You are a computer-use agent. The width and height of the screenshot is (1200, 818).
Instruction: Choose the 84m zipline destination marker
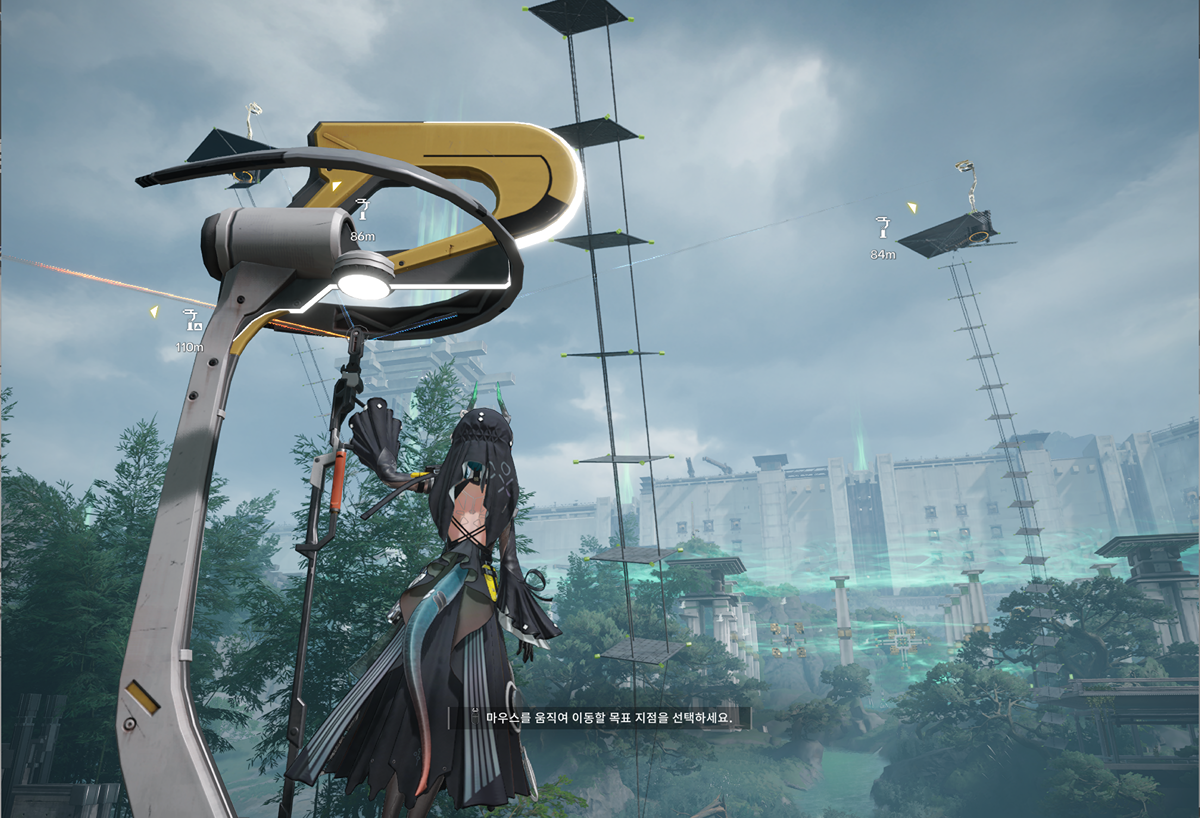(883, 228)
